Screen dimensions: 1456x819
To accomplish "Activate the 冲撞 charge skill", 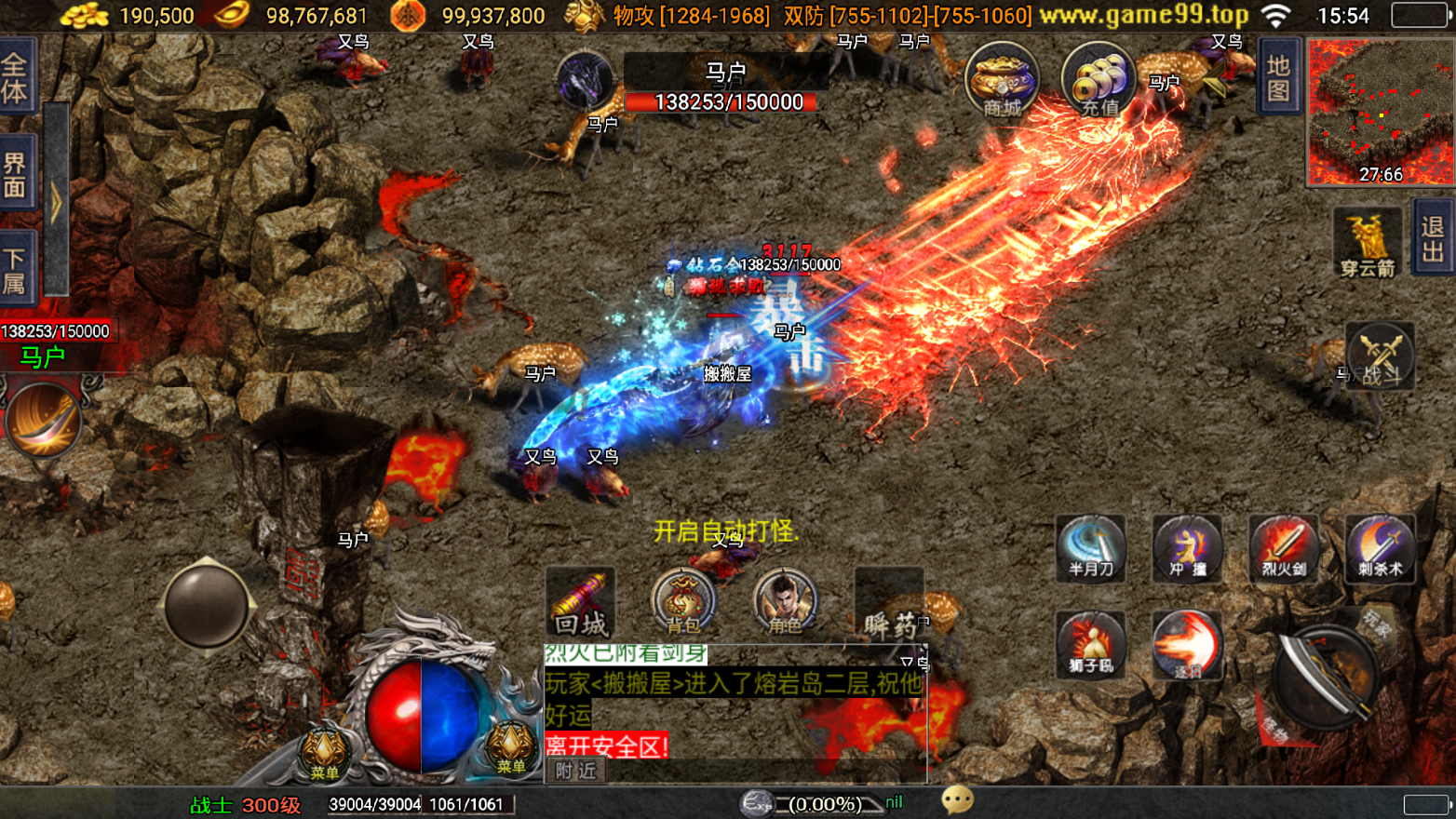I will (1187, 548).
